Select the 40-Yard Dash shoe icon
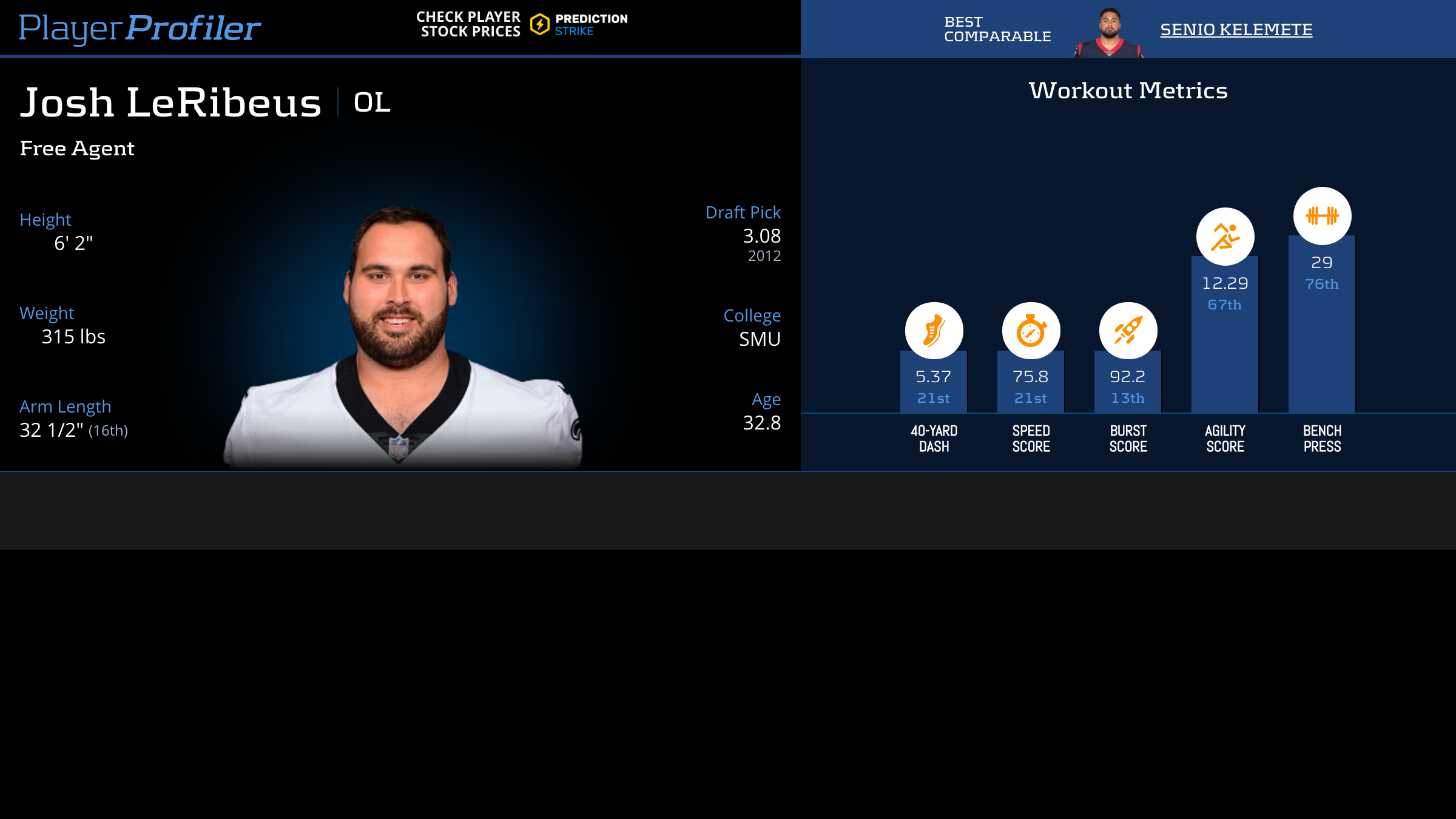This screenshot has height=819, width=1456. (x=934, y=331)
